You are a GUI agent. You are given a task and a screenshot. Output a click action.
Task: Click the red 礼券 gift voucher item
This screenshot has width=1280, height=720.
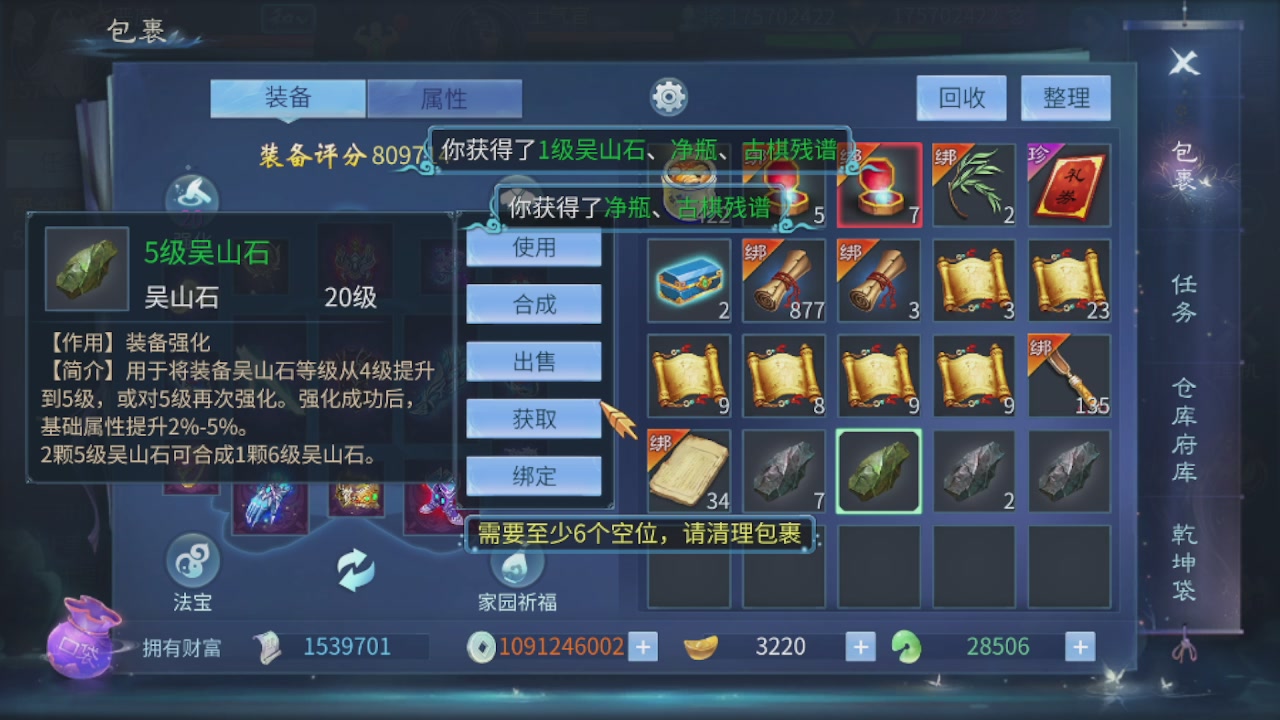pyautogui.click(x=1070, y=186)
